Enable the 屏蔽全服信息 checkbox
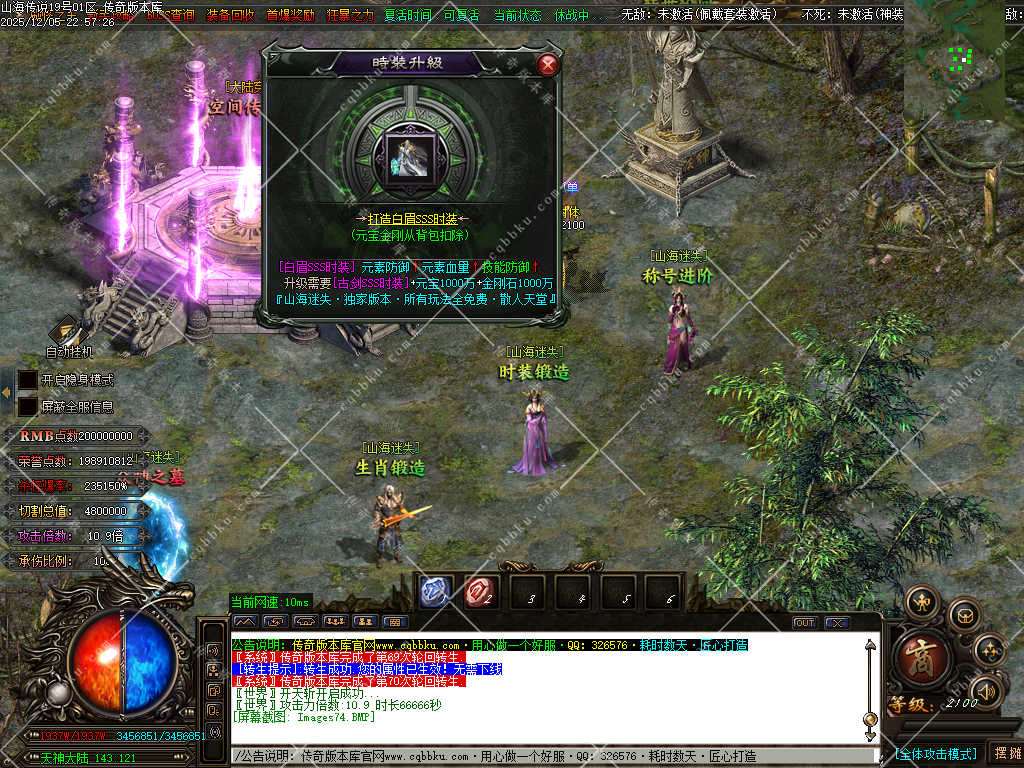Screen dimensions: 1024x768 pyautogui.click(x=27, y=407)
